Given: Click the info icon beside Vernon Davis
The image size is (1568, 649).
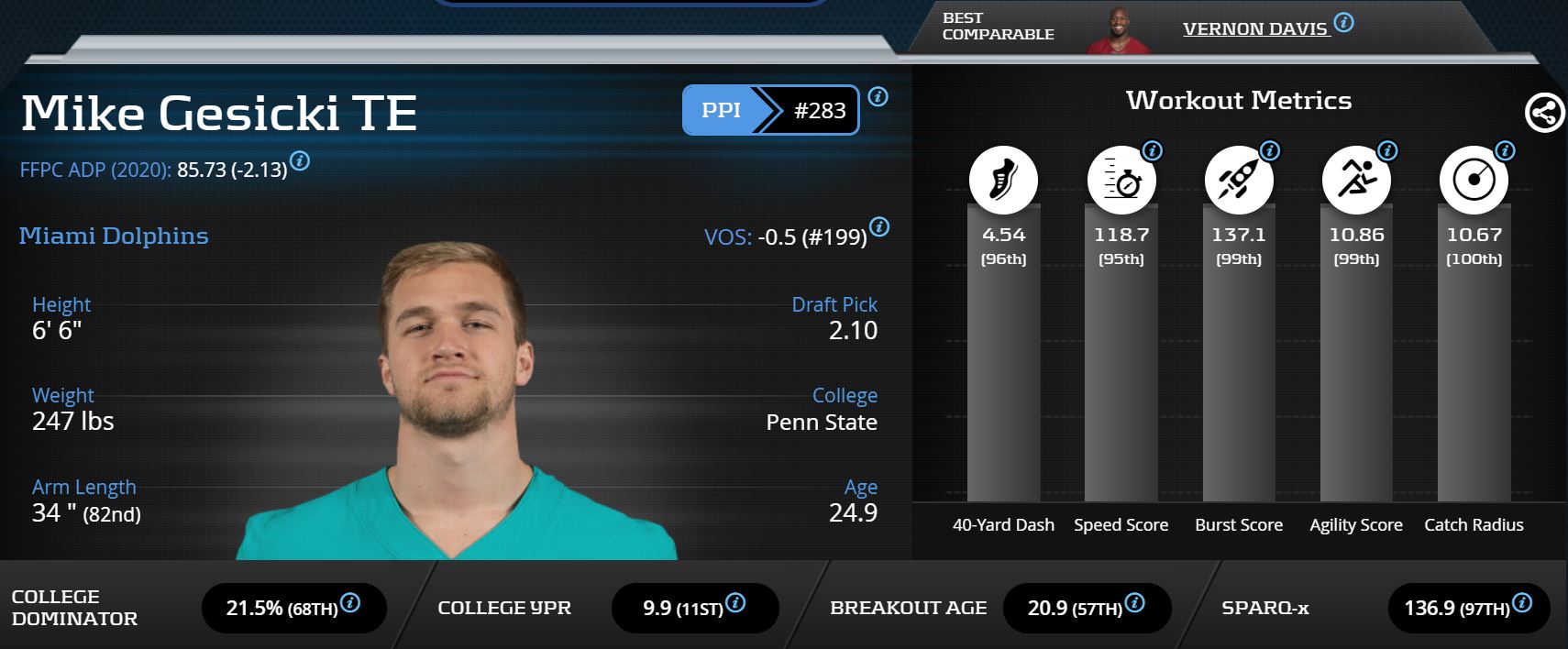Looking at the screenshot, I should click(x=1343, y=22).
